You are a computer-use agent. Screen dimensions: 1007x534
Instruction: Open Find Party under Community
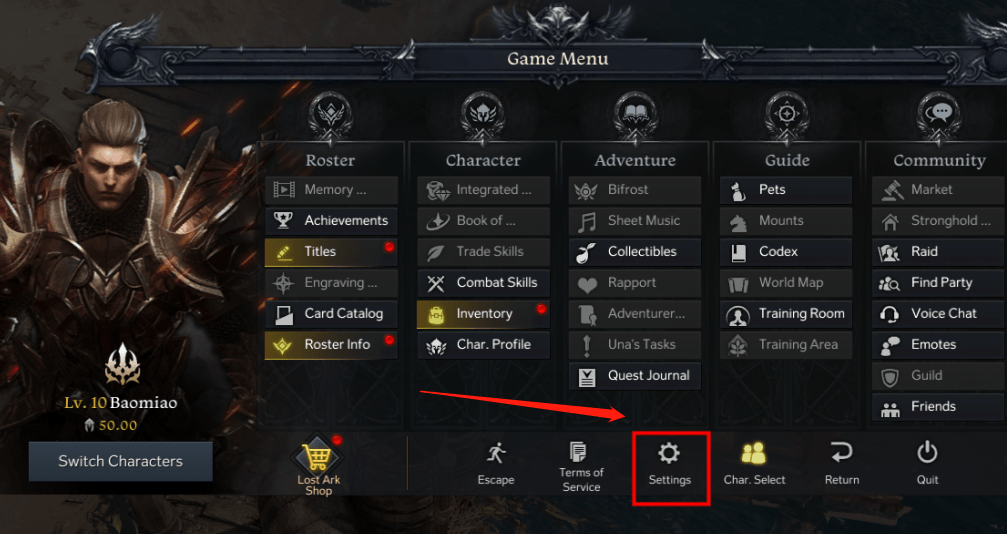pyautogui.click(x=938, y=282)
